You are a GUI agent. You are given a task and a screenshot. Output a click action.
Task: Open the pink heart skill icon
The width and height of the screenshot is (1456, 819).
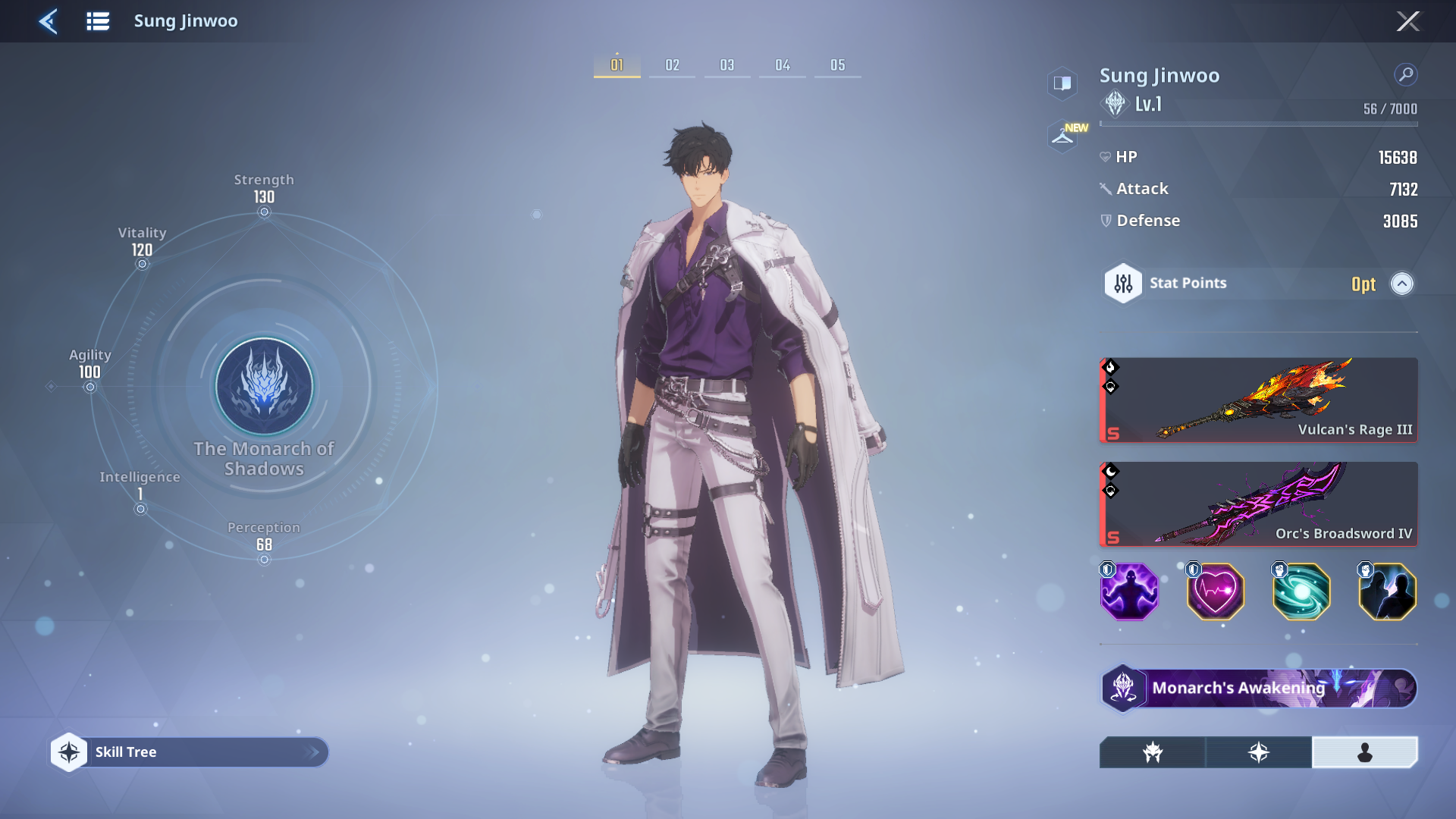point(1215,592)
